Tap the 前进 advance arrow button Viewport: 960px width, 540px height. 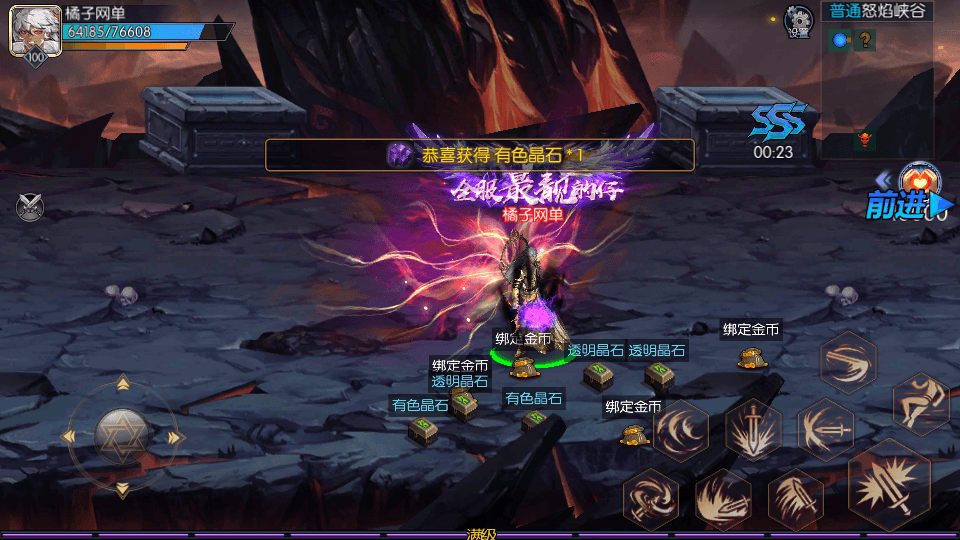[903, 206]
